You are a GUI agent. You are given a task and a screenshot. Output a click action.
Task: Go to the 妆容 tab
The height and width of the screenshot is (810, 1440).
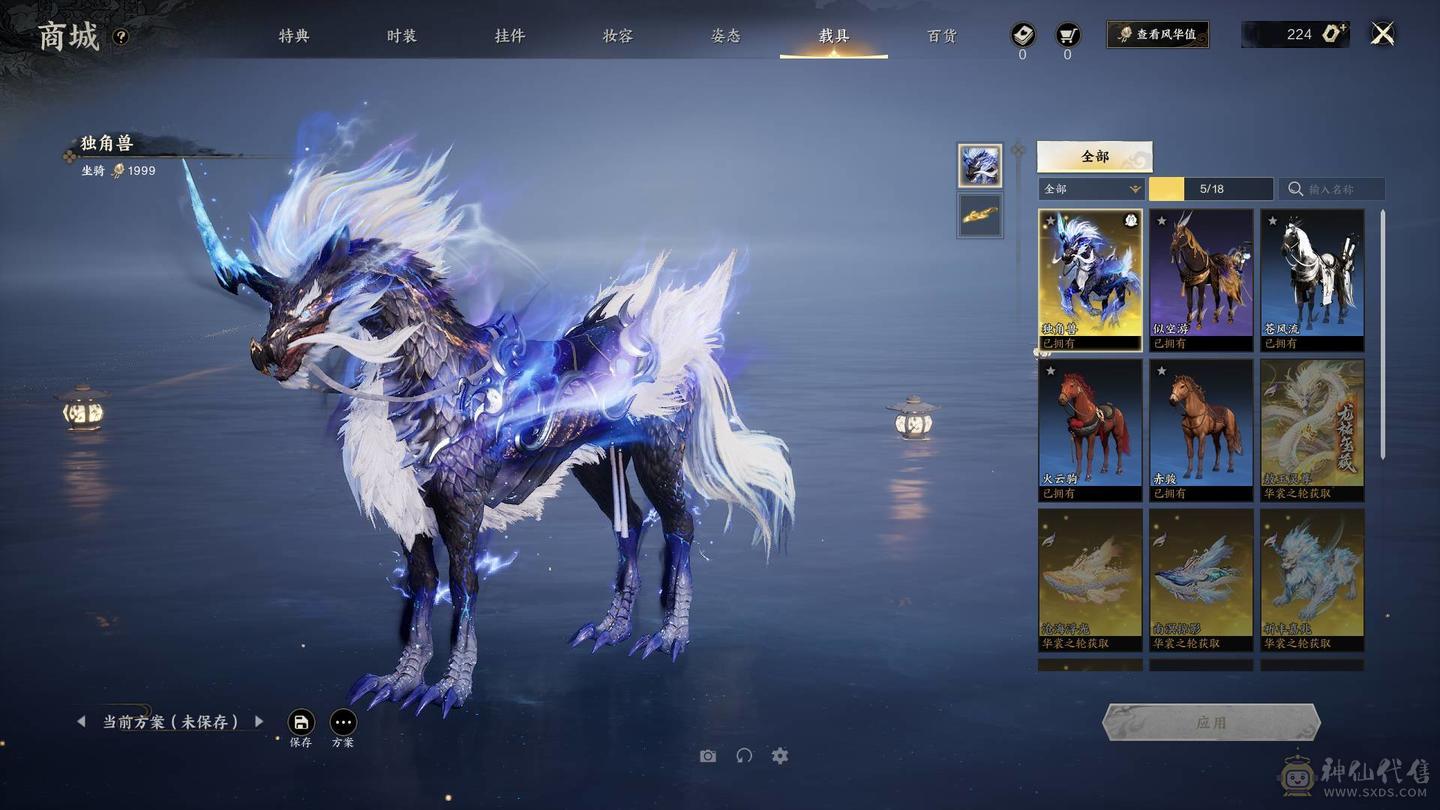[x=618, y=36]
